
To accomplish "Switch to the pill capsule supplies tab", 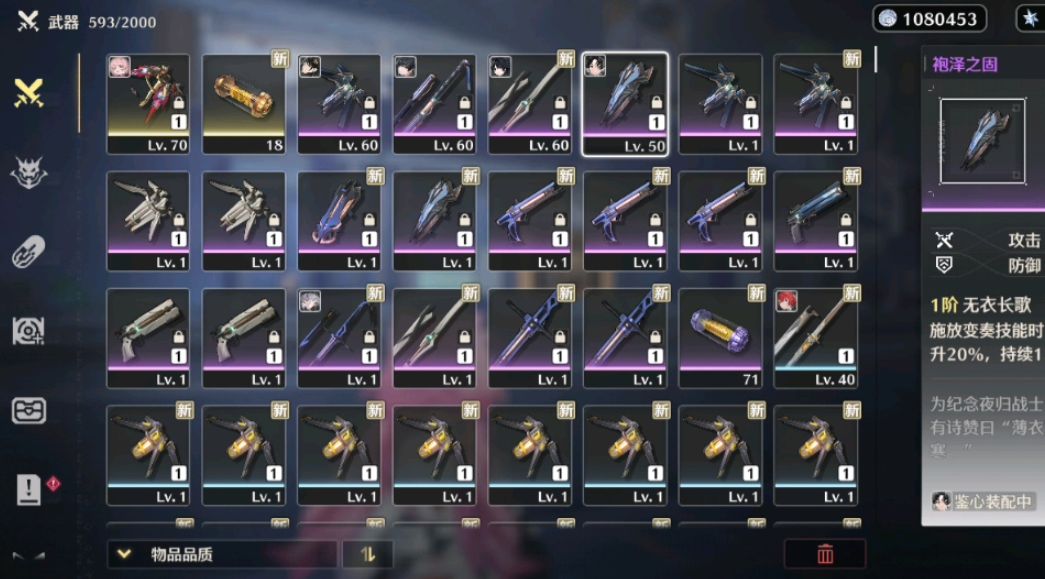I will point(30,251).
